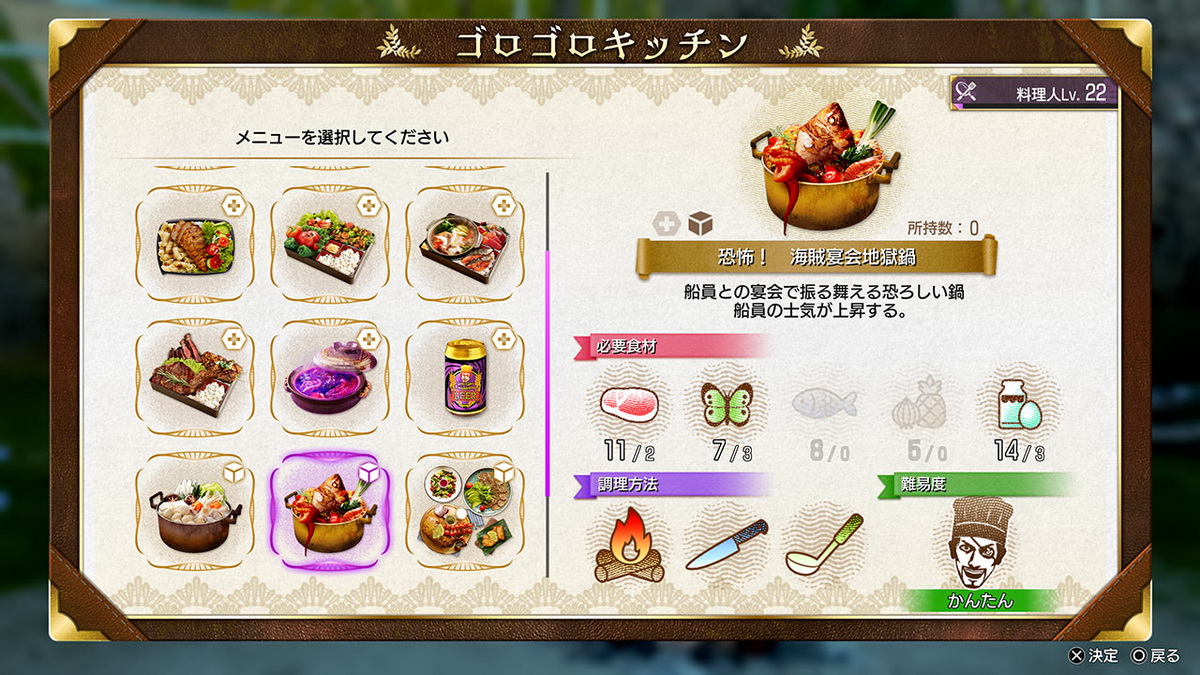Pick the brown hot pot with dumplings

(195, 511)
